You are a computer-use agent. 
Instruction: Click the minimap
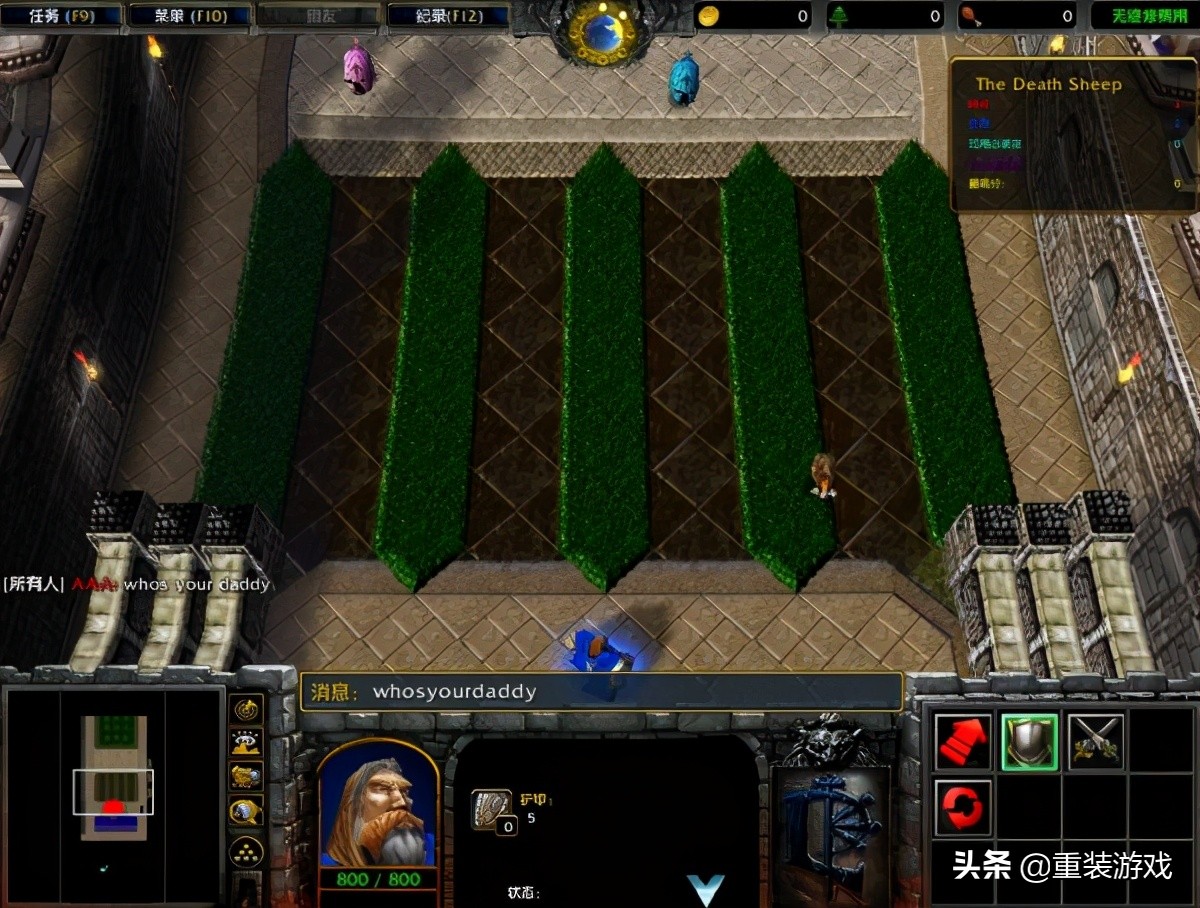(113, 793)
